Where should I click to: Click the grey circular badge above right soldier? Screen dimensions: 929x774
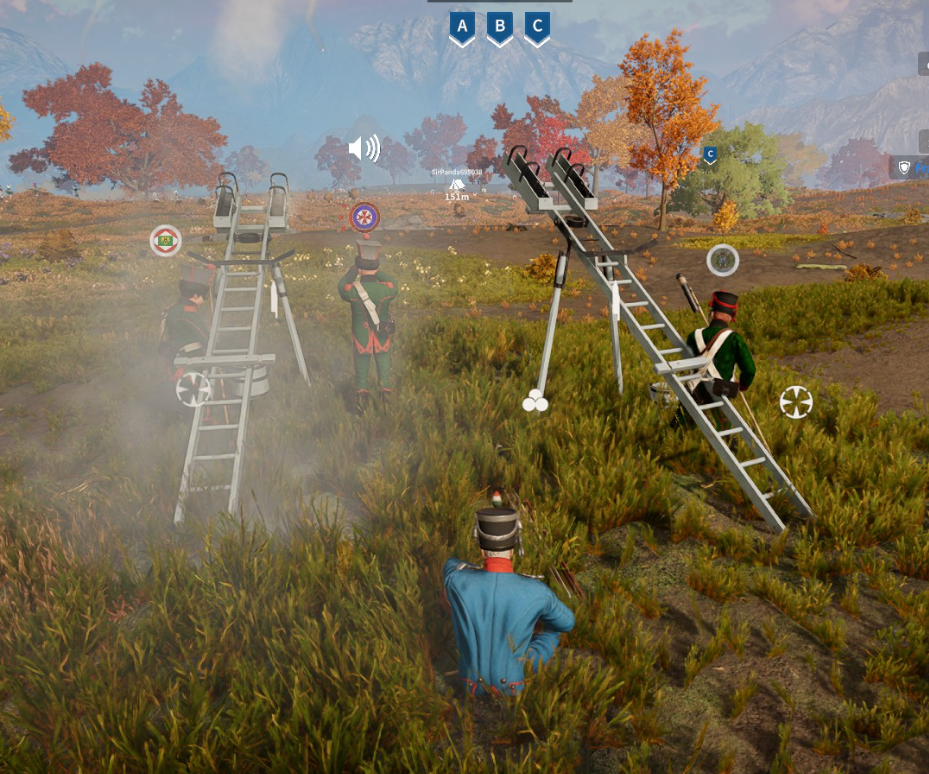point(722,260)
